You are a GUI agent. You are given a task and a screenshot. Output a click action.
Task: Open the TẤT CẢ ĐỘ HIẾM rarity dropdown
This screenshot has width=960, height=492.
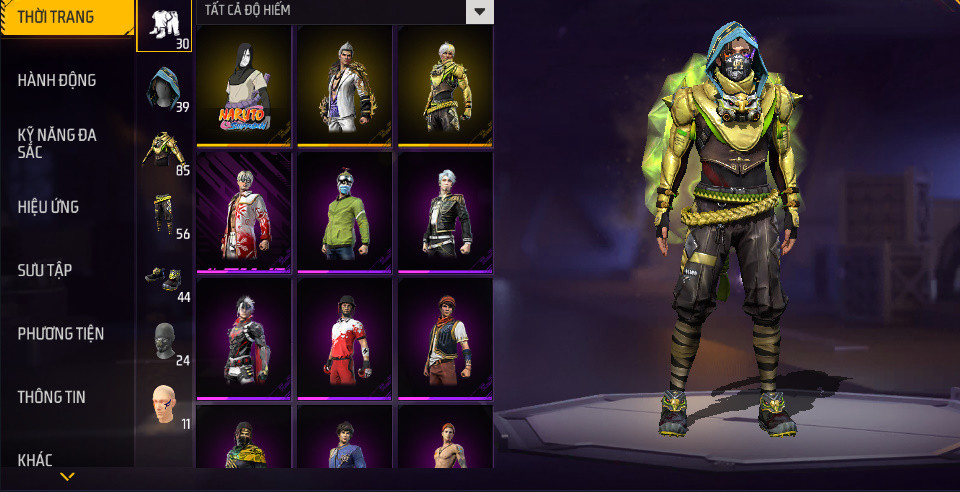[x=480, y=11]
